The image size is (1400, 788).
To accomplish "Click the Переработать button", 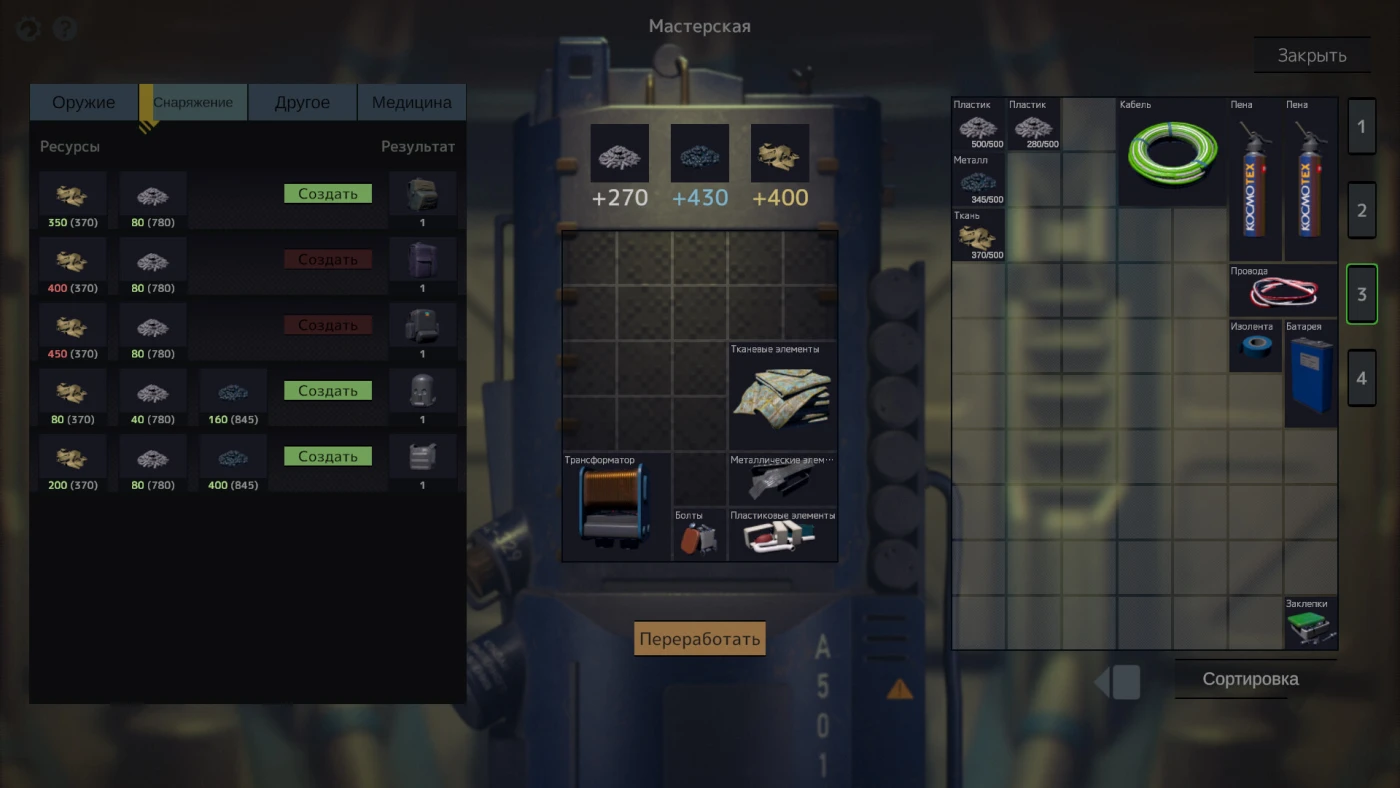I will coord(700,639).
